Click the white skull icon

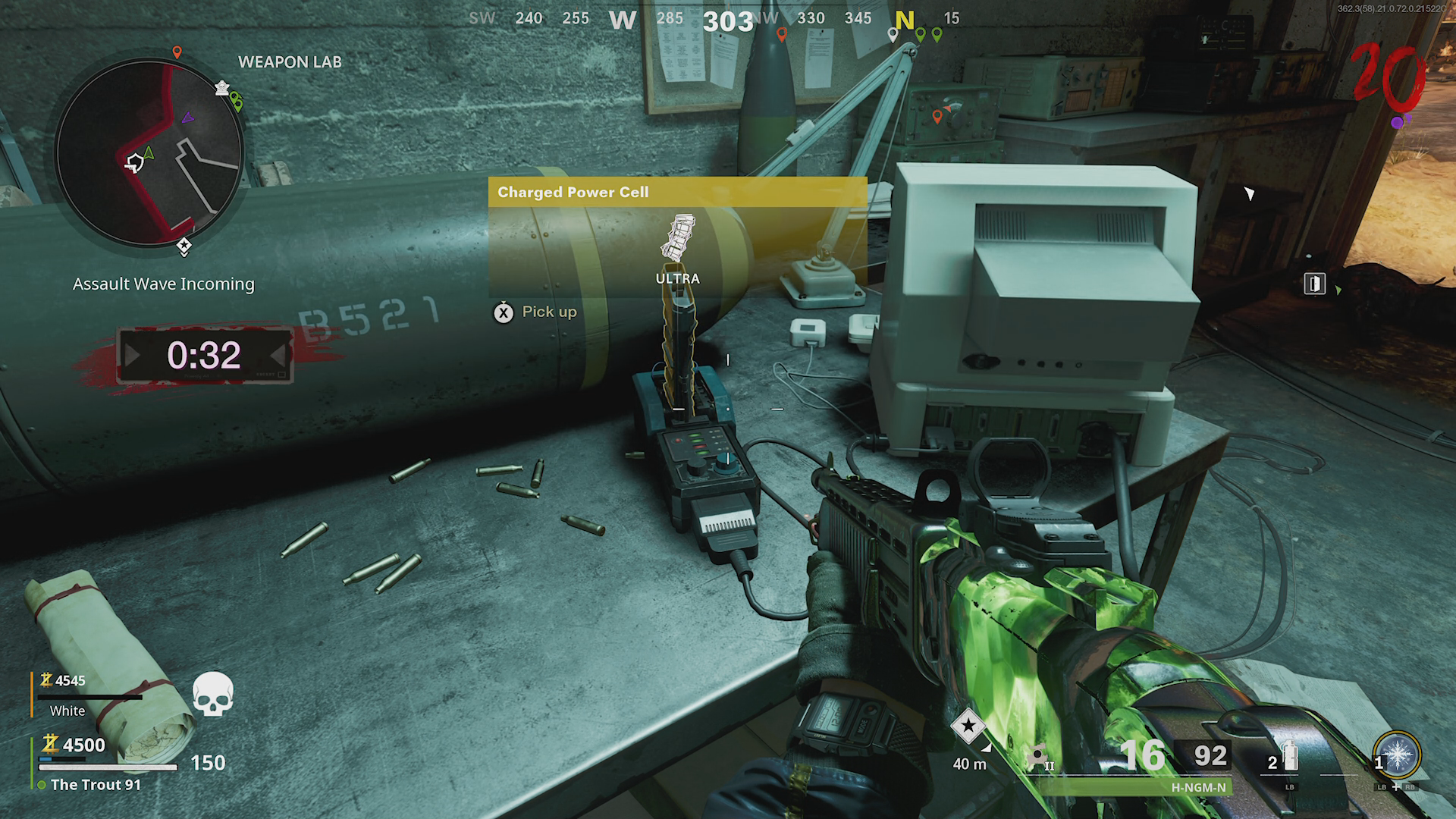point(212,694)
